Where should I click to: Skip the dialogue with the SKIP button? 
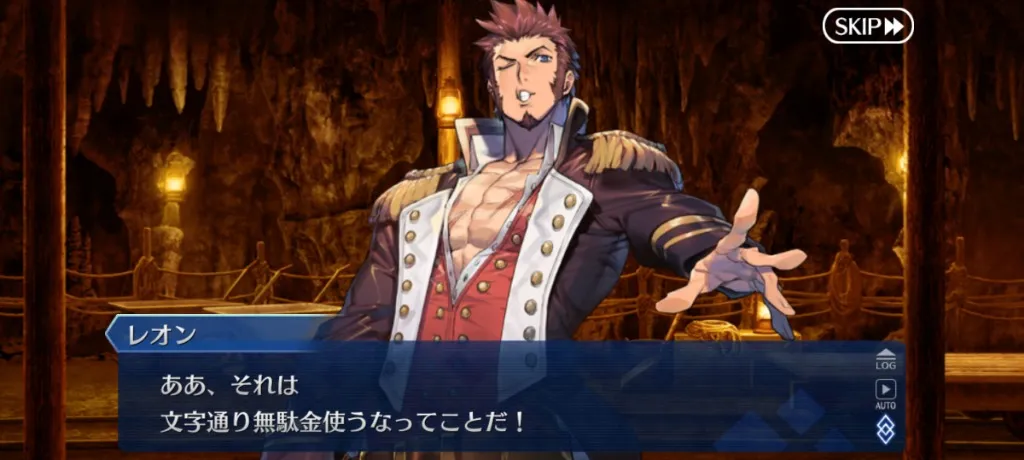[867, 26]
